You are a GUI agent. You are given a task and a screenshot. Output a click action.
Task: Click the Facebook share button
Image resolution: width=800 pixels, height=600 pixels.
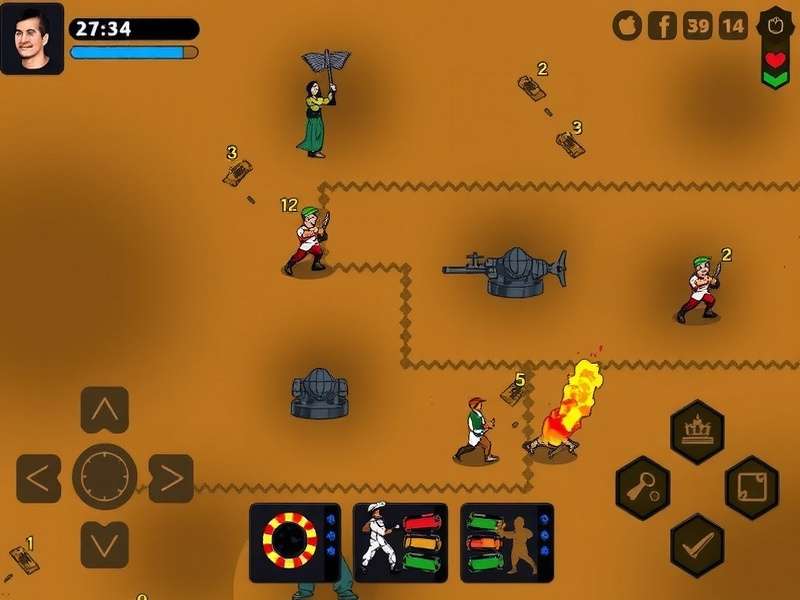point(662,25)
